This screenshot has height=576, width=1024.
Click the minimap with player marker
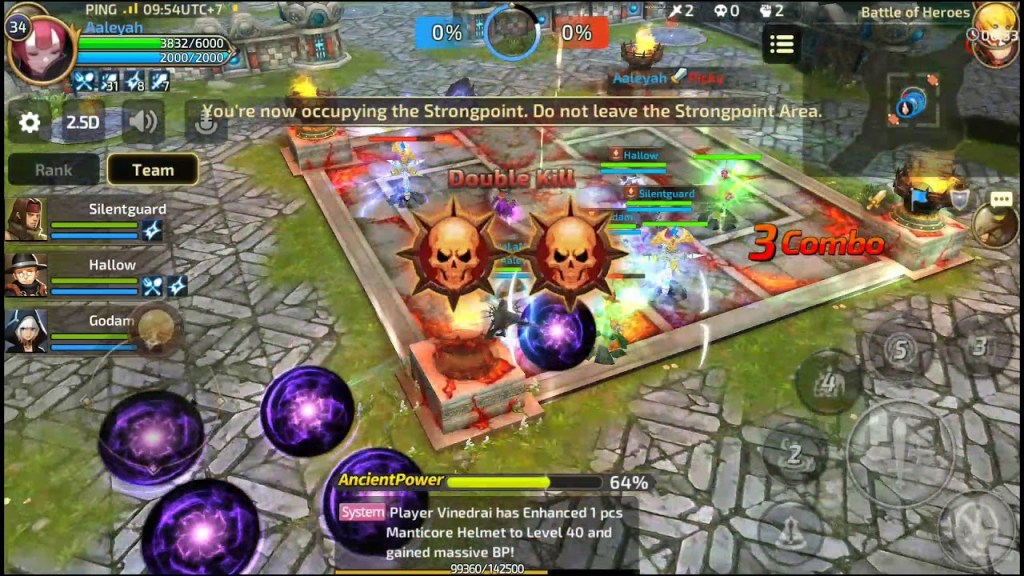click(x=912, y=103)
